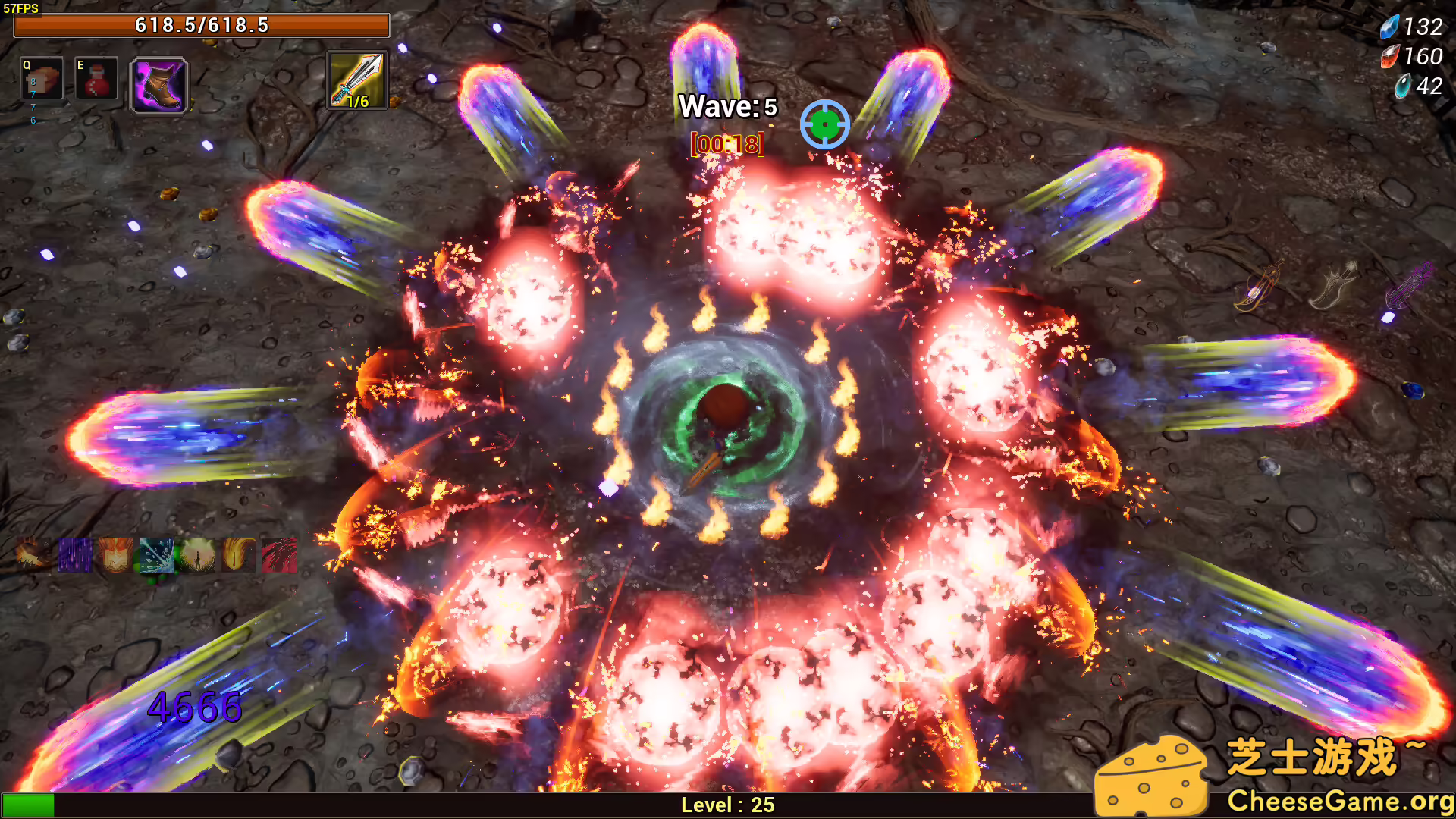Select the purple arrow rain skill icon

tap(74, 555)
